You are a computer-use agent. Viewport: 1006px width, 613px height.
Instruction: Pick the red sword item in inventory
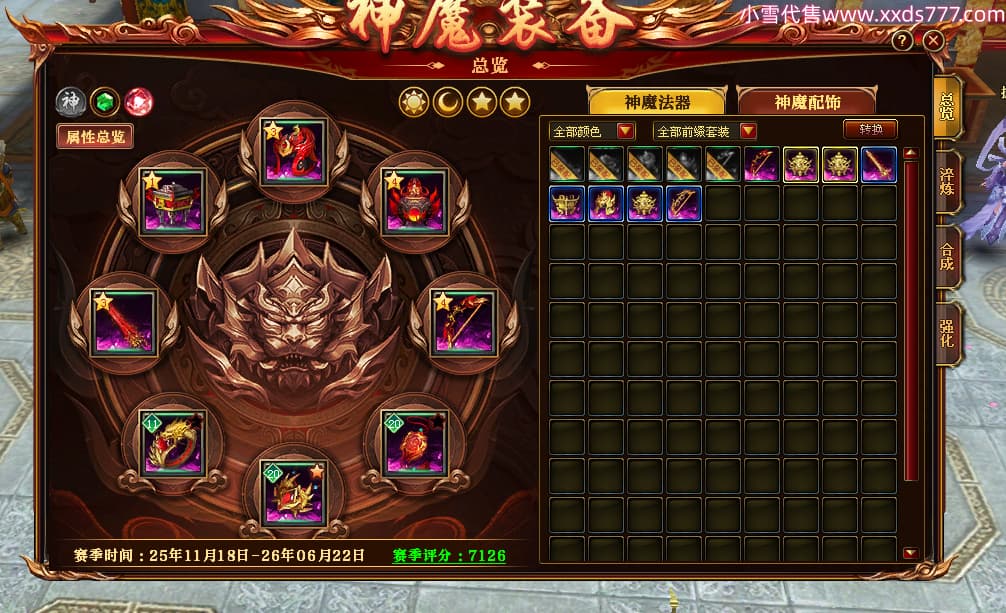pyautogui.click(x=878, y=165)
